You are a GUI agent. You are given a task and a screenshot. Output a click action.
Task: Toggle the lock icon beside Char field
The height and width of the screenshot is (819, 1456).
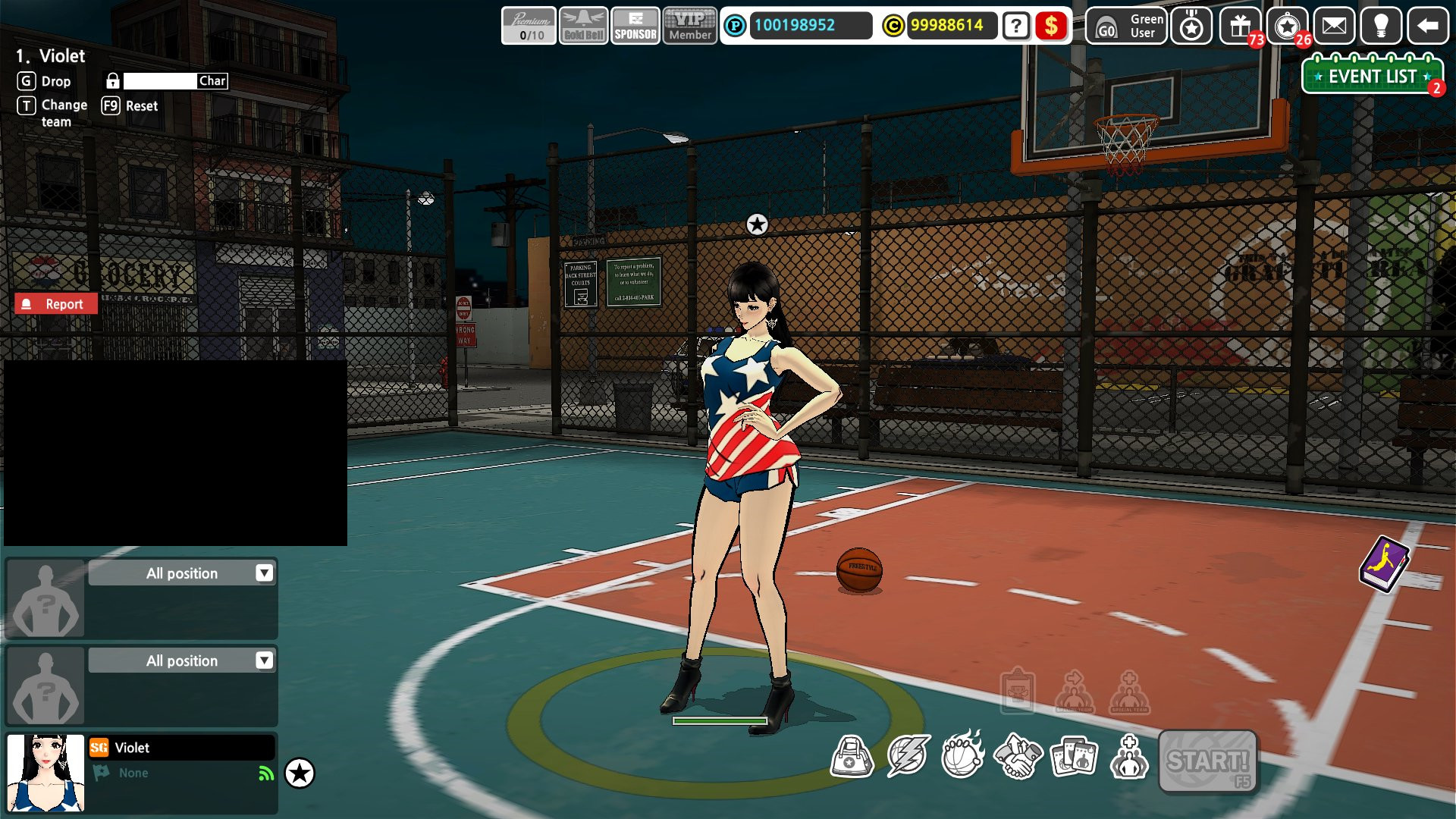113,80
